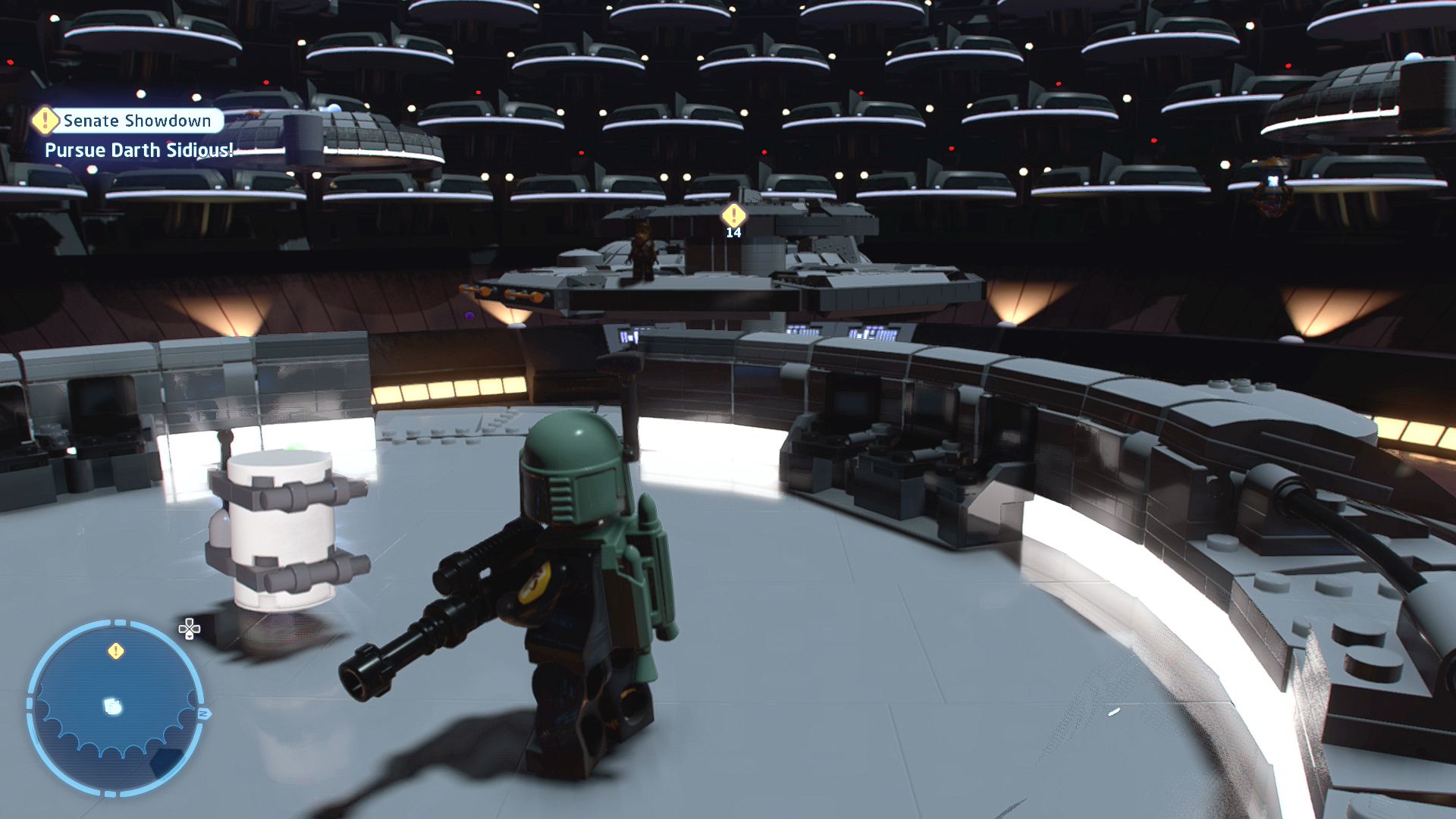This screenshot has width=1456, height=819.
Task: Open the circular minimap
Action: click(115, 708)
